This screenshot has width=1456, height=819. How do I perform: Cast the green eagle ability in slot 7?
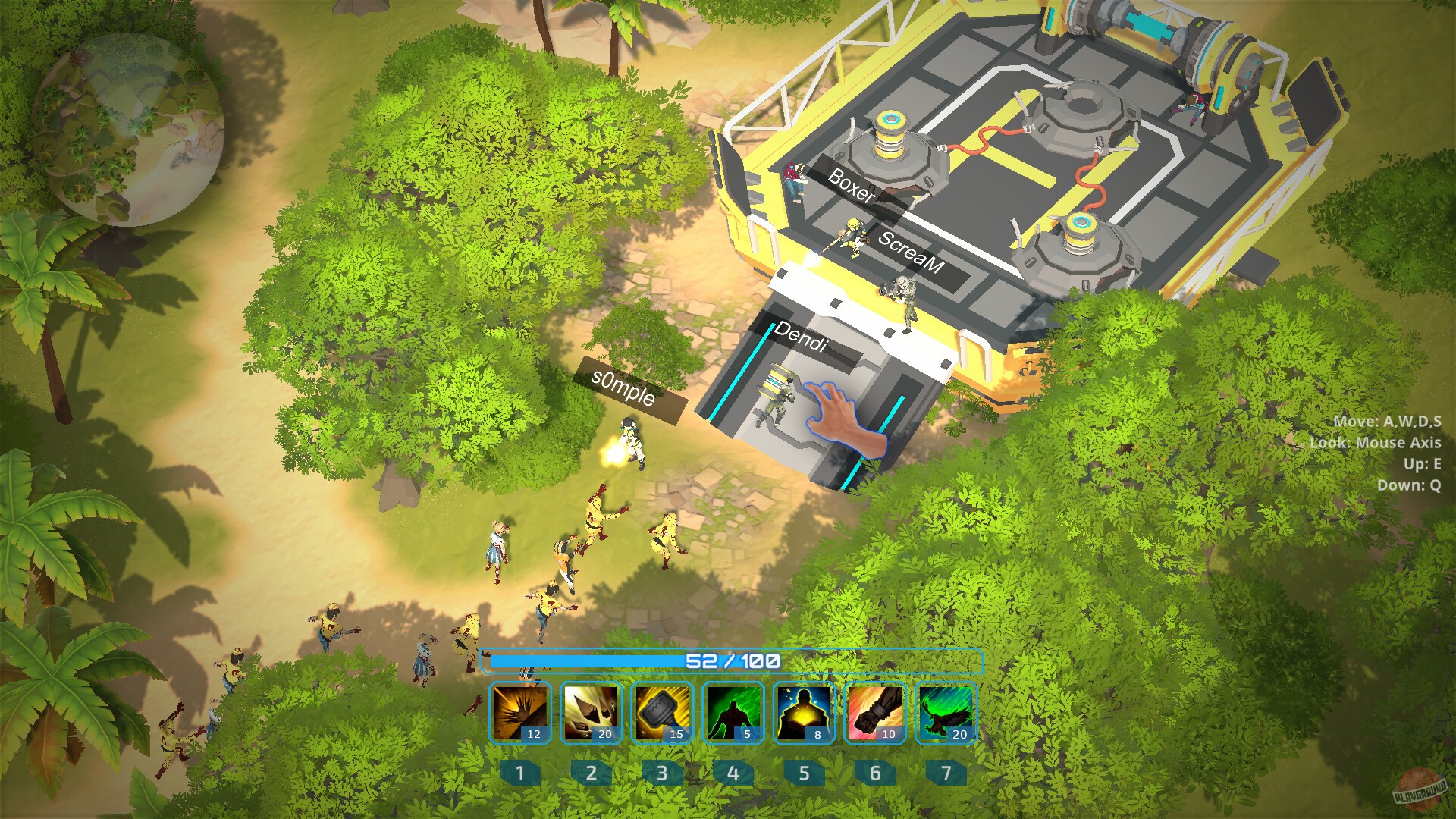[946, 713]
